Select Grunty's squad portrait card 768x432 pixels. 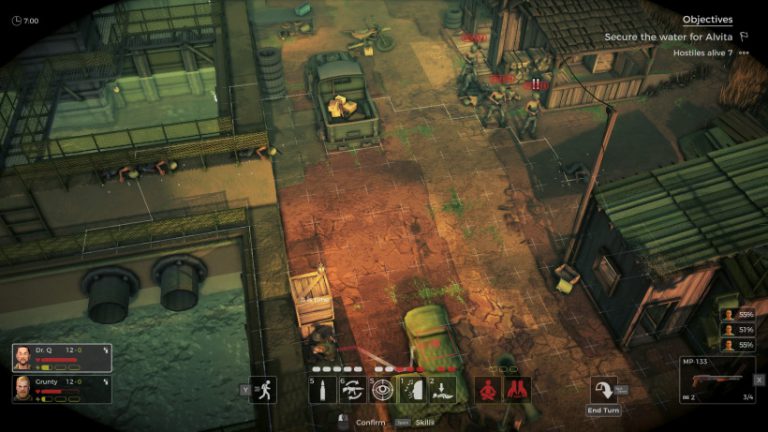point(61,387)
